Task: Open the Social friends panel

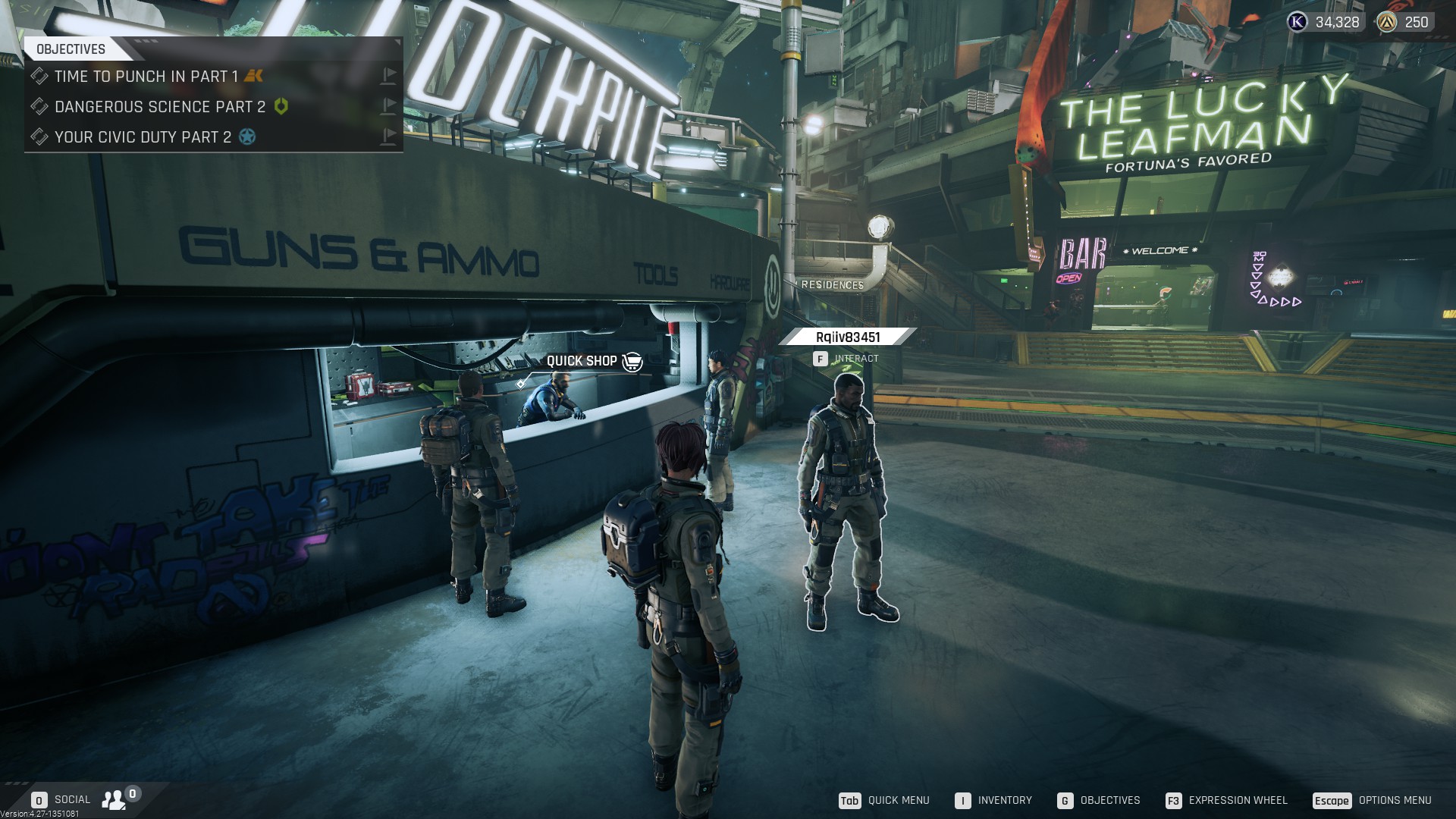Action: click(x=115, y=799)
